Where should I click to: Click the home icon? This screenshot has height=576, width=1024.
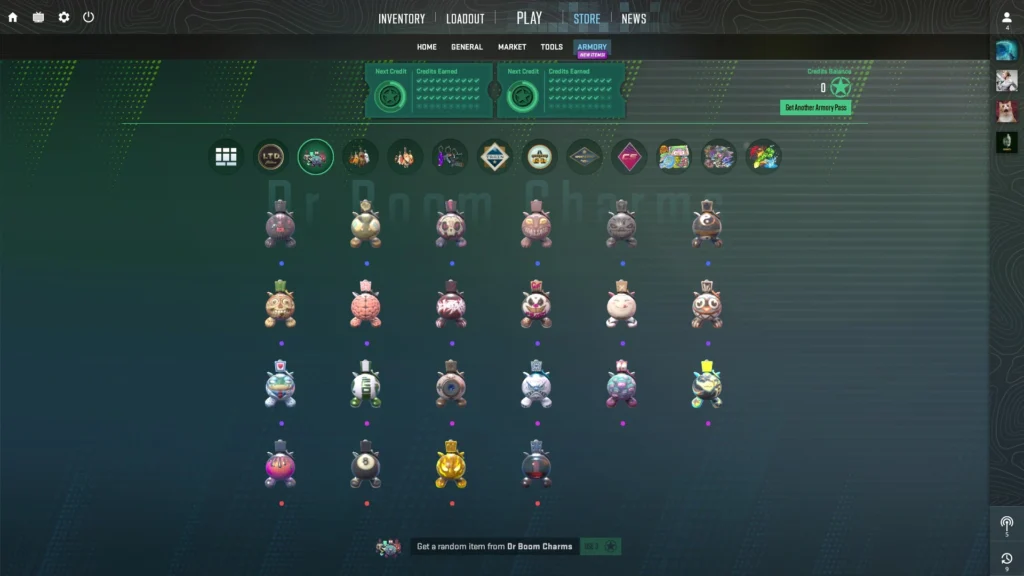(13, 17)
